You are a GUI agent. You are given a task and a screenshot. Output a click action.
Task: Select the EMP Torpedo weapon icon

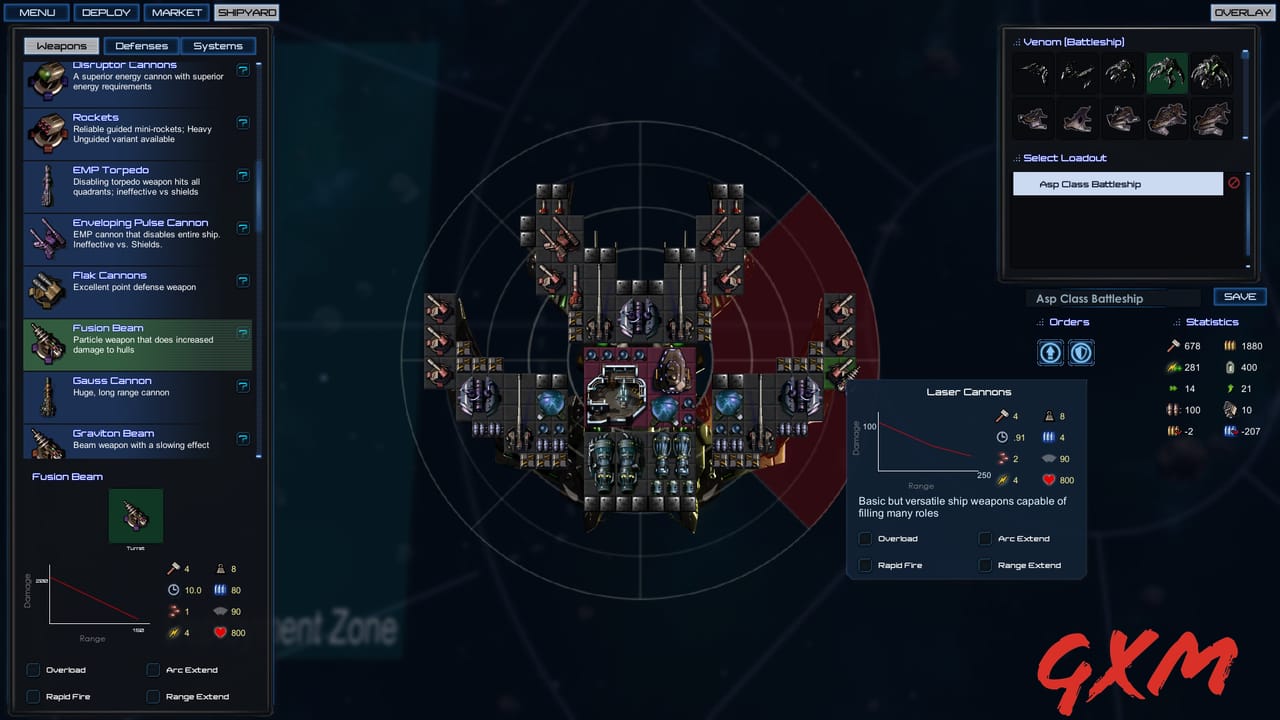[48, 183]
